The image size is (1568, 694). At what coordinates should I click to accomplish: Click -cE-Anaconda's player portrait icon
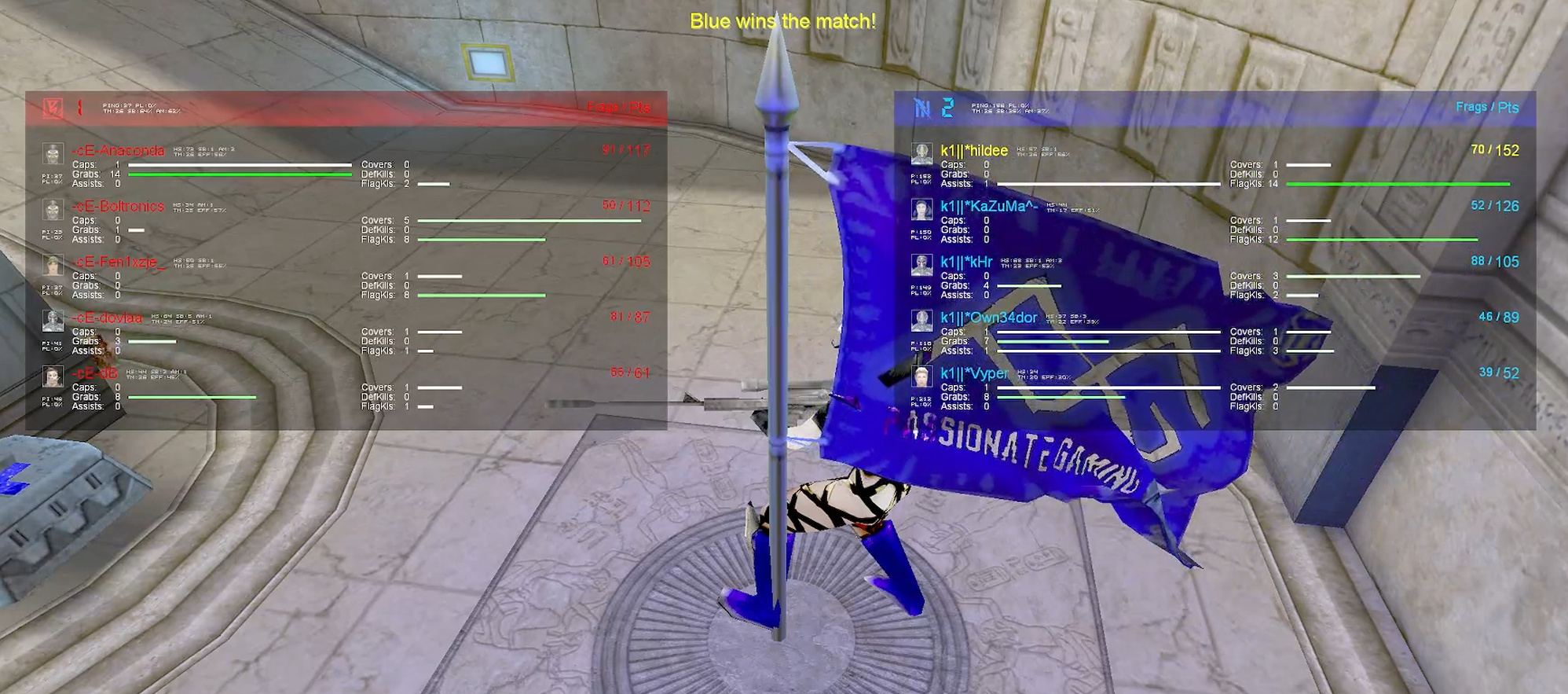point(53,154)
